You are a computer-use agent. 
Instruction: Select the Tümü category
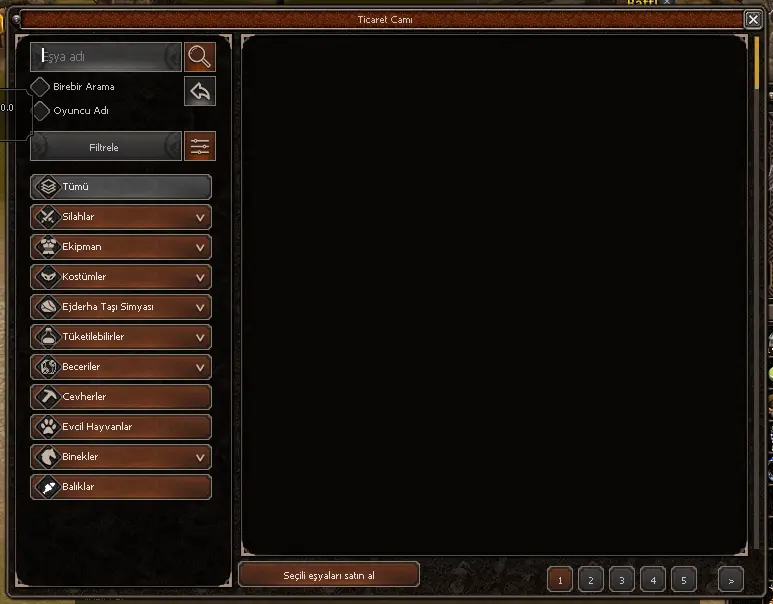click(121, 187)
